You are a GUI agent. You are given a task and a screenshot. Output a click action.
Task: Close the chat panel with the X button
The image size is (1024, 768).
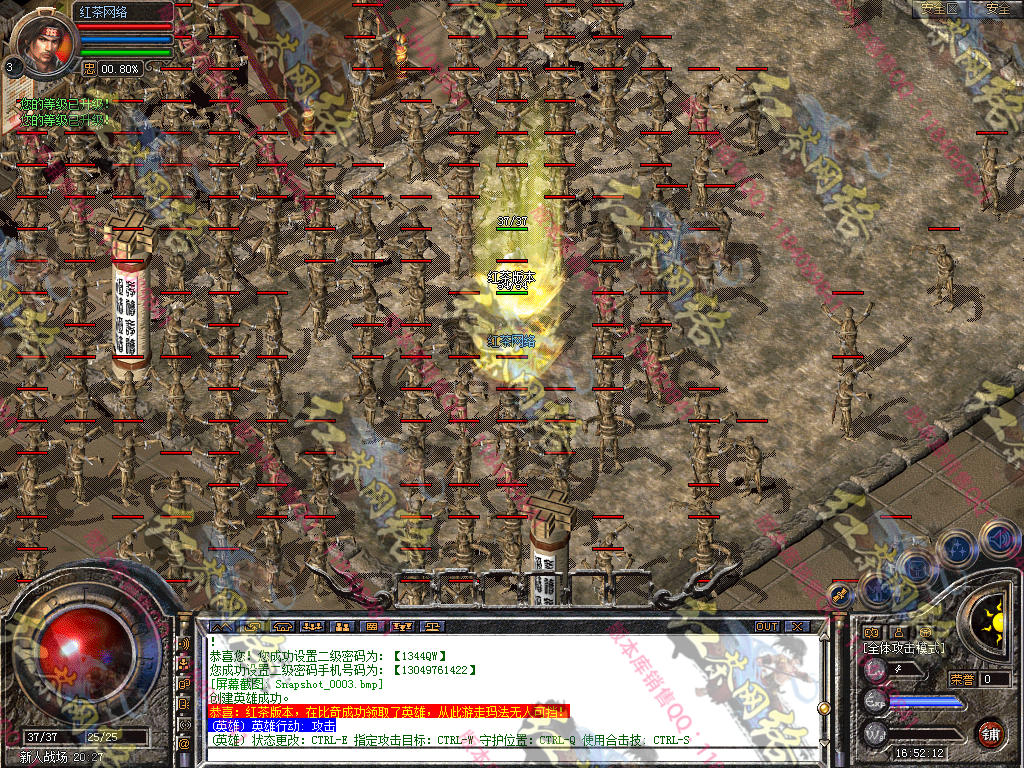coord(797,627)
